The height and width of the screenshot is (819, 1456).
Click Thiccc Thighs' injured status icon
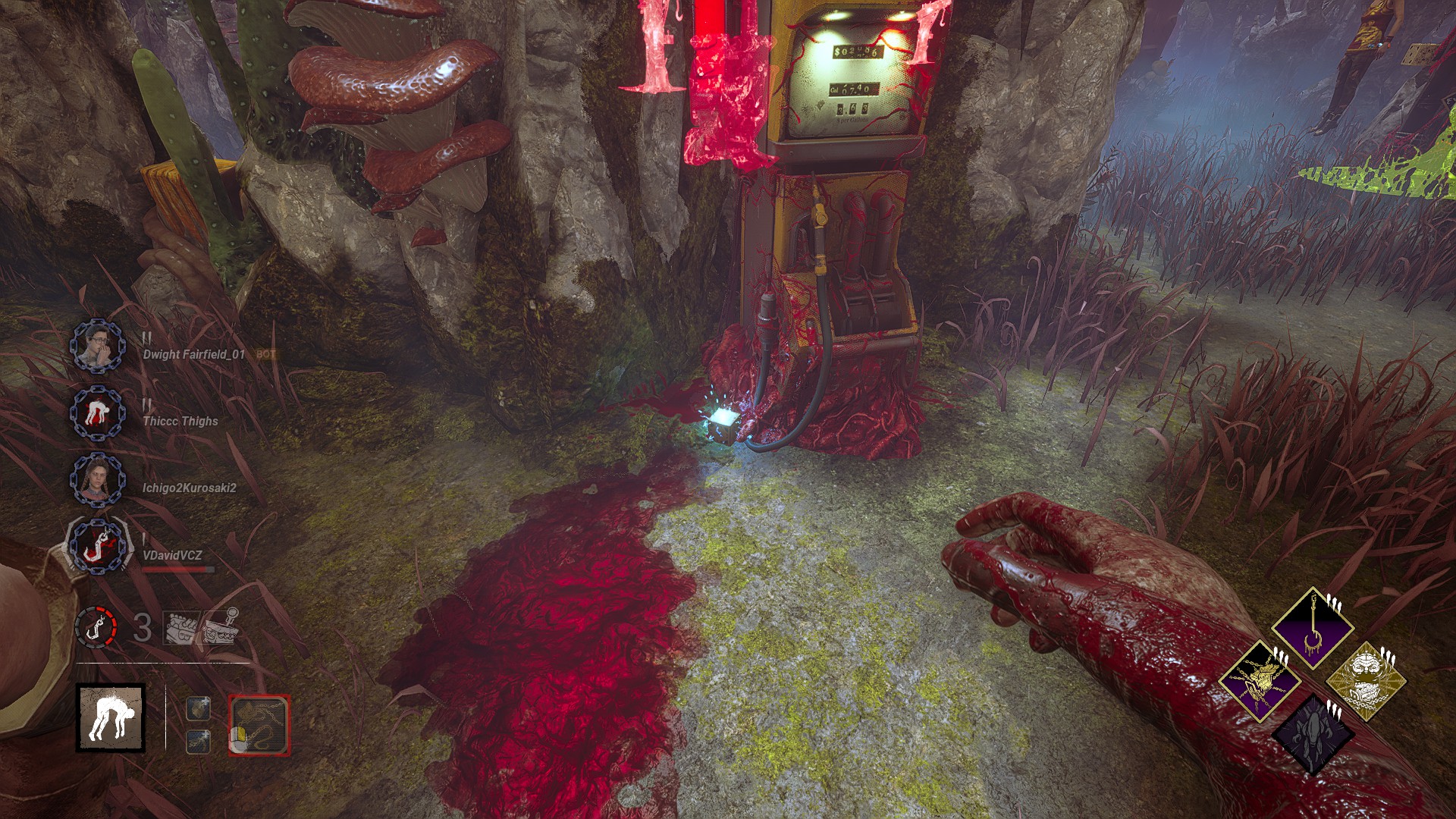point(97,413)
